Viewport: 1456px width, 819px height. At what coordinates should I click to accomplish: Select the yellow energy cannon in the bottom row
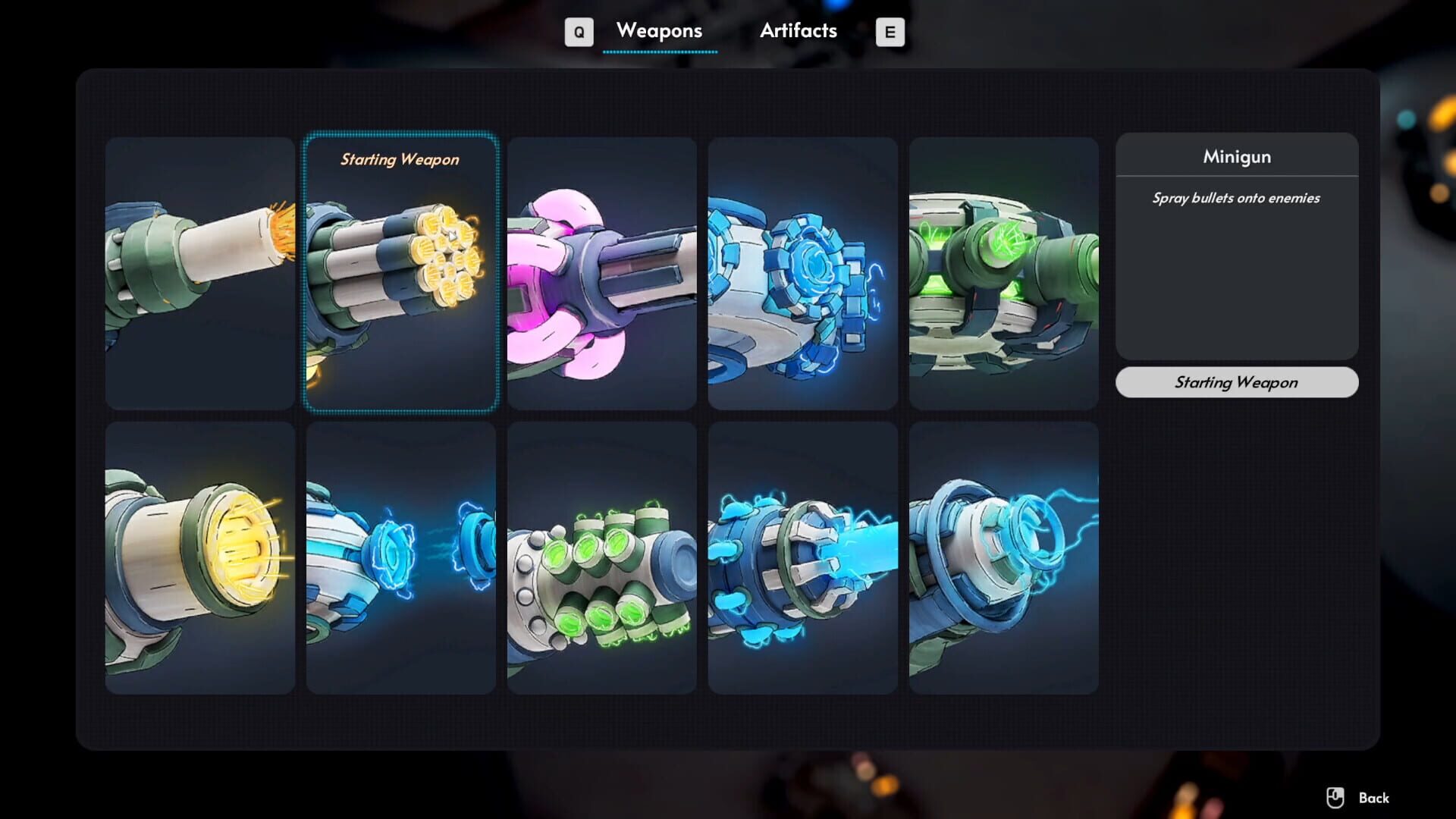pyautogui.click(x=200, y=557)
